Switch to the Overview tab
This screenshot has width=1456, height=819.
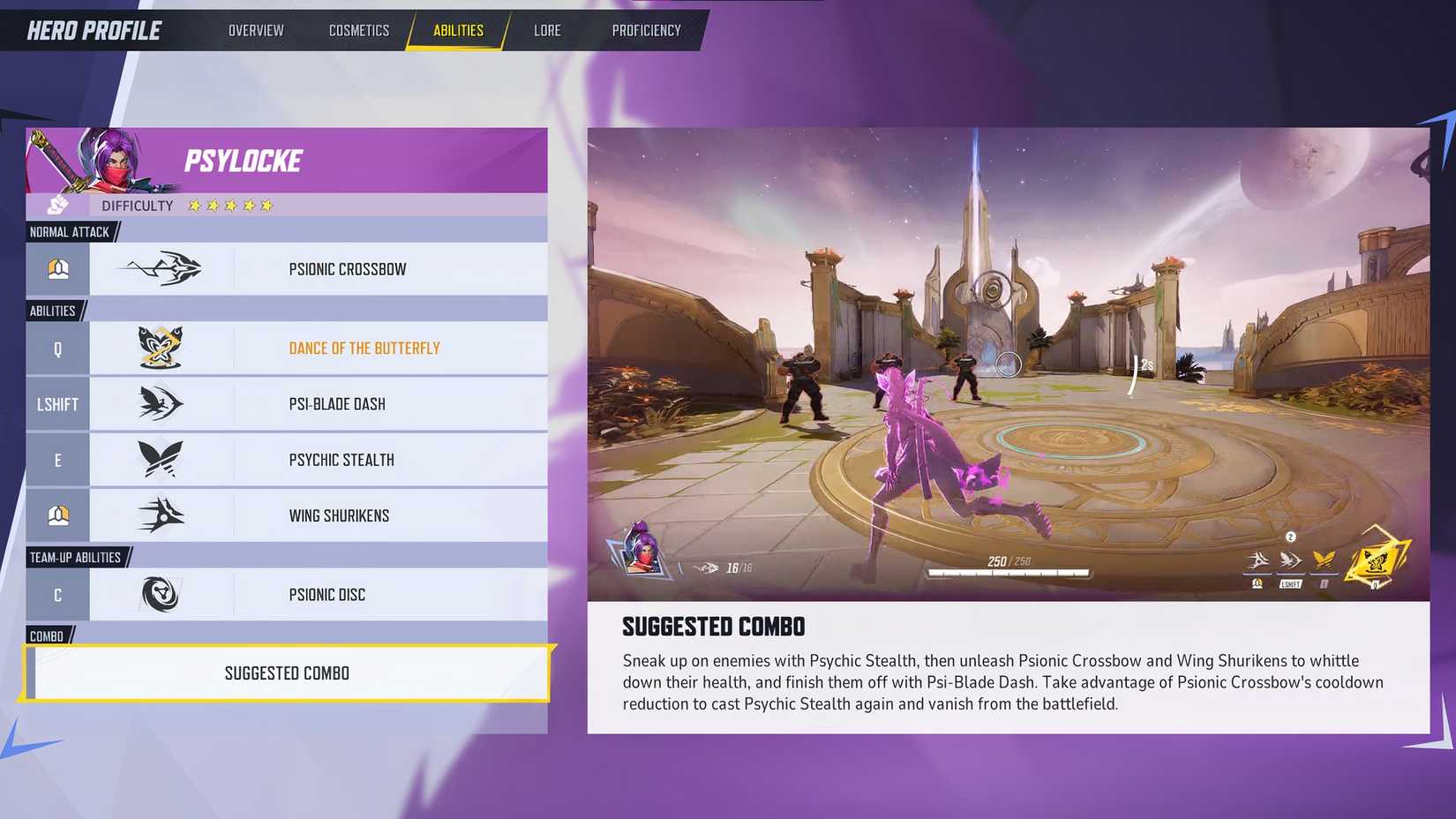255,29
